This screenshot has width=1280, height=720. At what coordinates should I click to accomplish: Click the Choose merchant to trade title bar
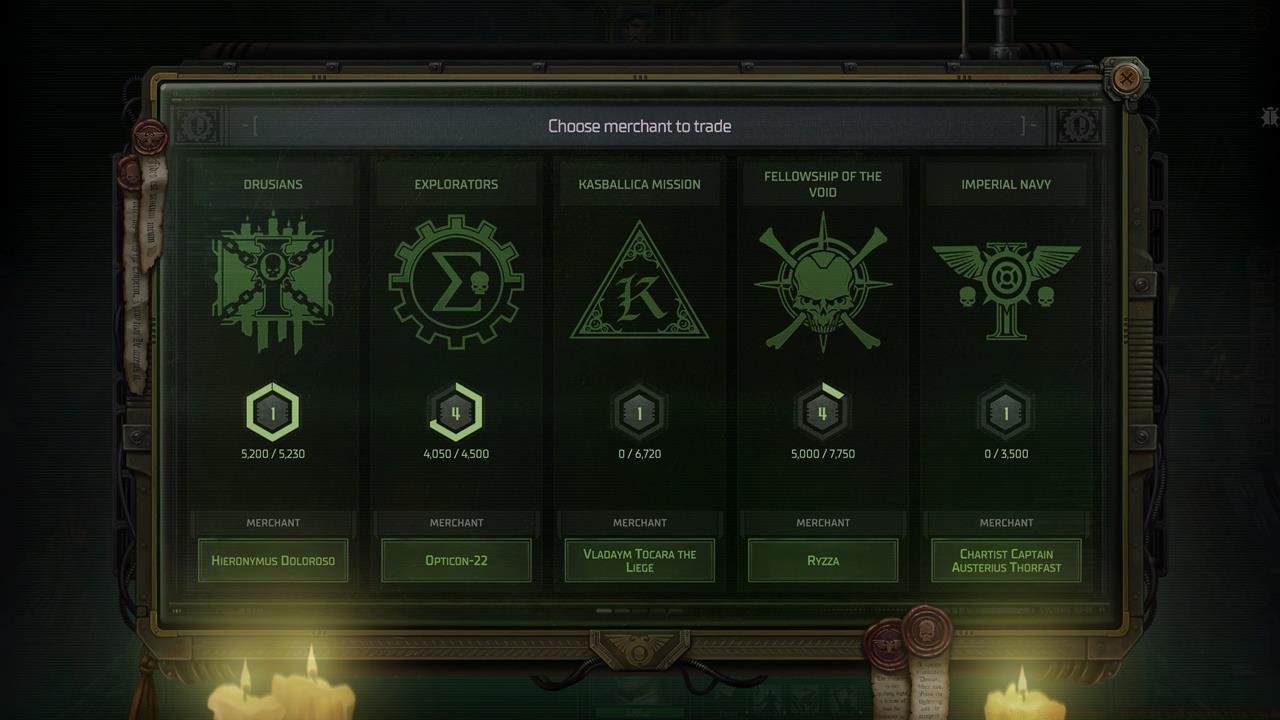[x=639, y=126]
